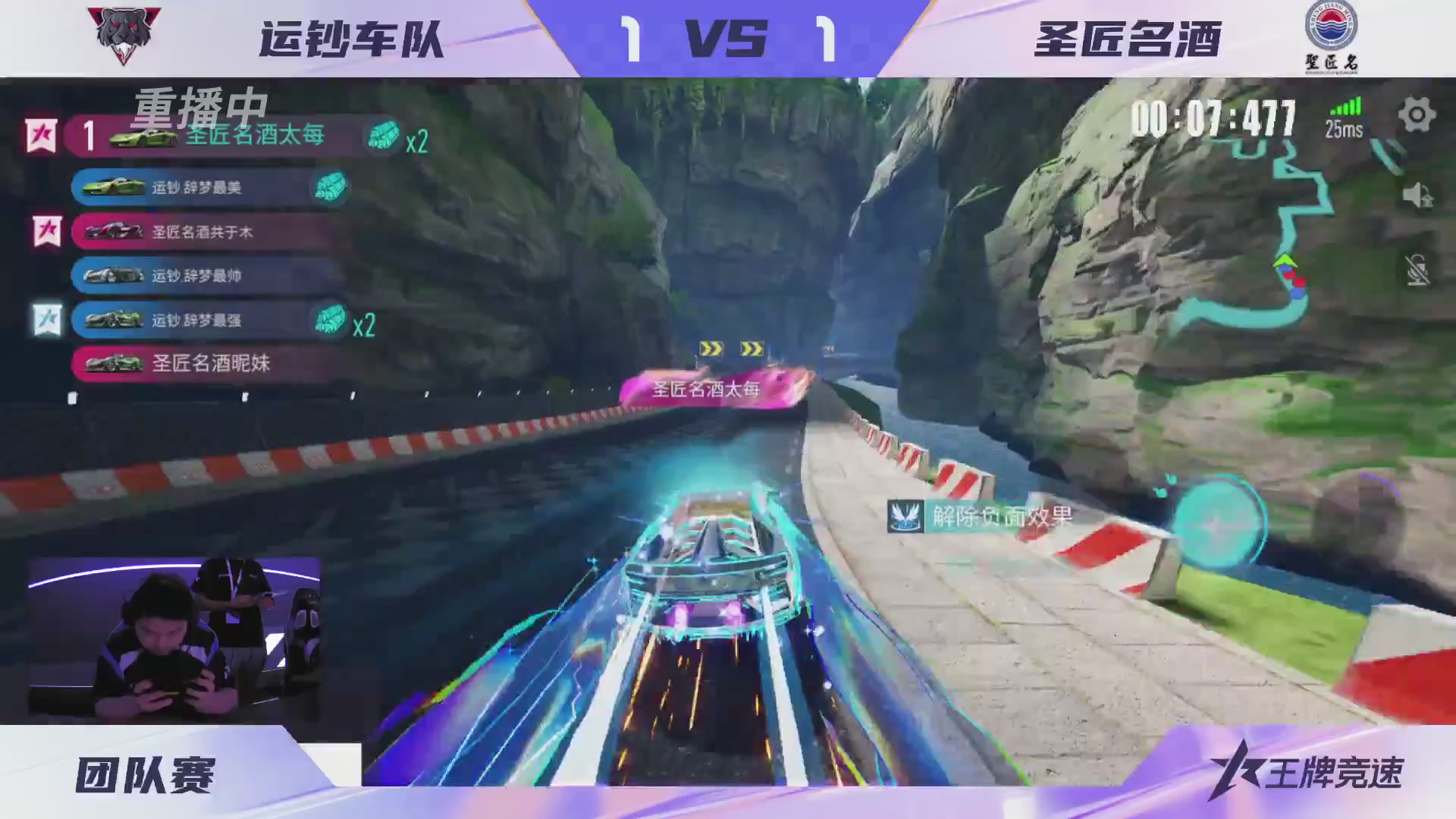Screen dimensions: 1456x819
Task: Expand the white star badge near 运钞,辞梦最强
Action: [45, 320]
